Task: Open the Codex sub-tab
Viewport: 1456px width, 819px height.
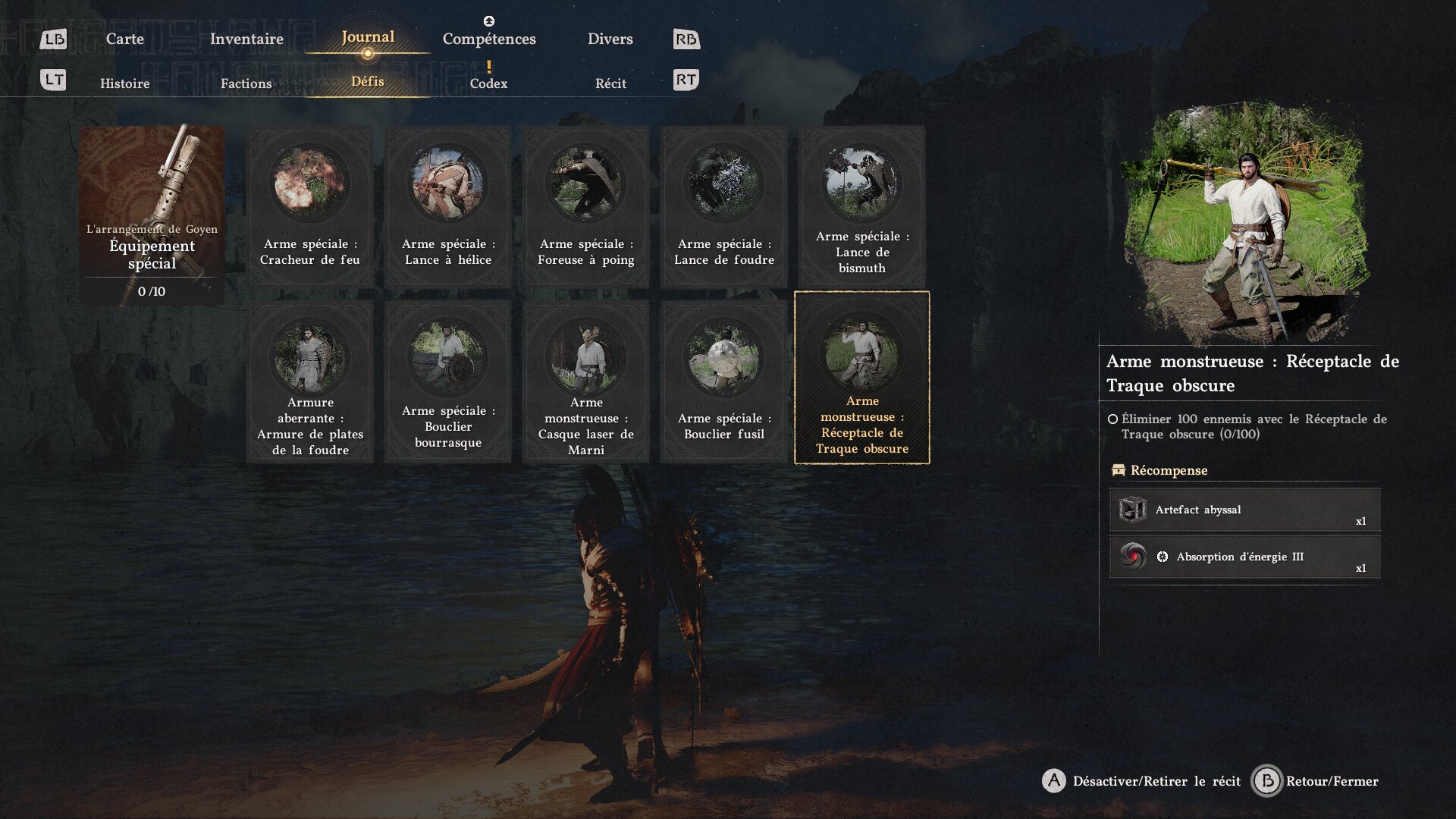Action: (488, 83)
